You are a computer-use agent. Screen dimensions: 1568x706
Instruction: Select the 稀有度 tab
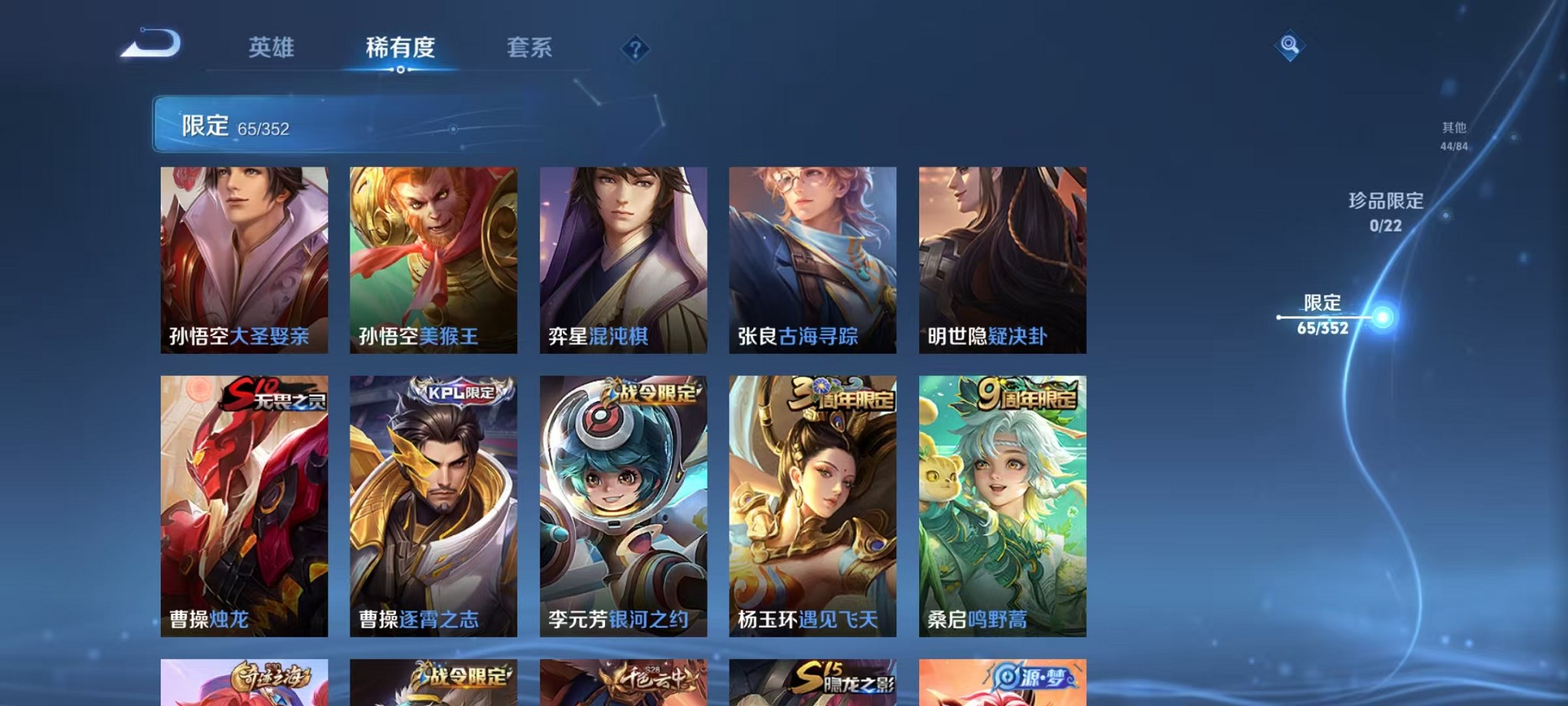(x=400, y=48)
